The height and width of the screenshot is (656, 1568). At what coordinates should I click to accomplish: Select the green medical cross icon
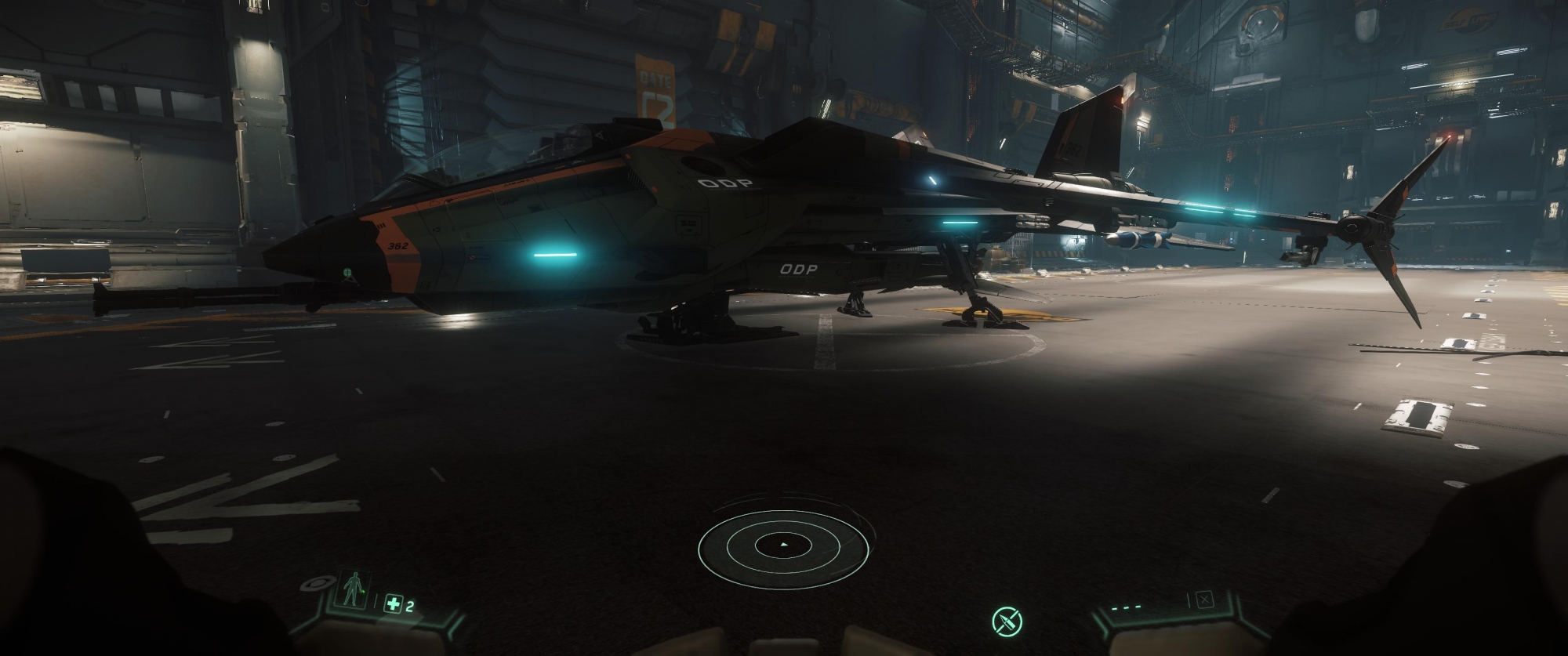(393, 604)
